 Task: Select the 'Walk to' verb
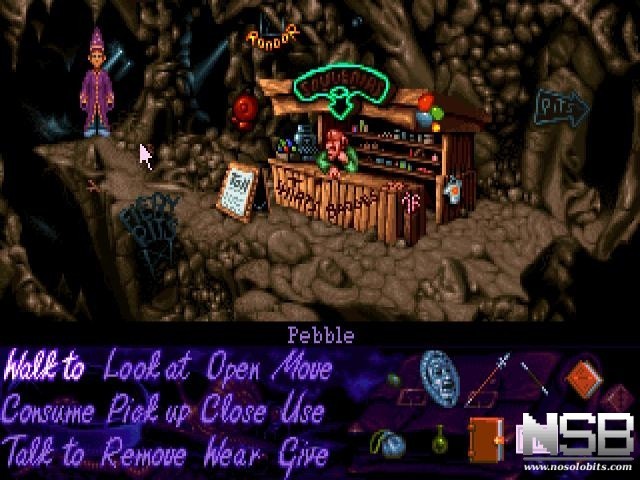click(44, 369)
